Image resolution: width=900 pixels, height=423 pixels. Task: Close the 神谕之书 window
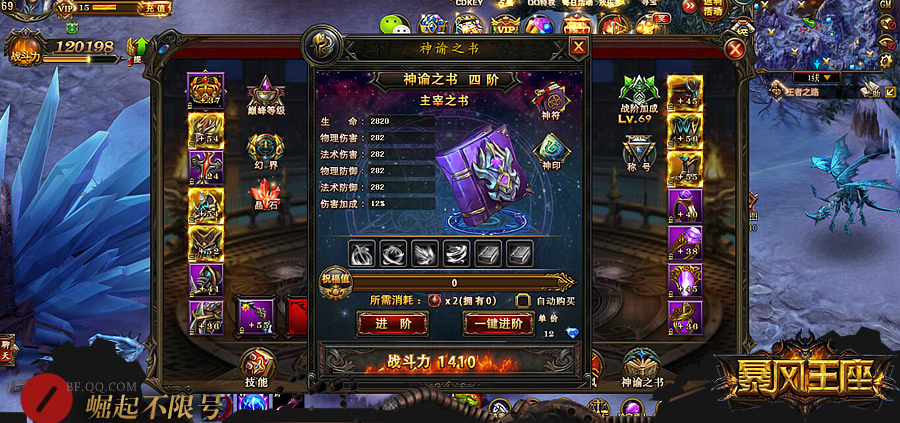coord(578,47)
